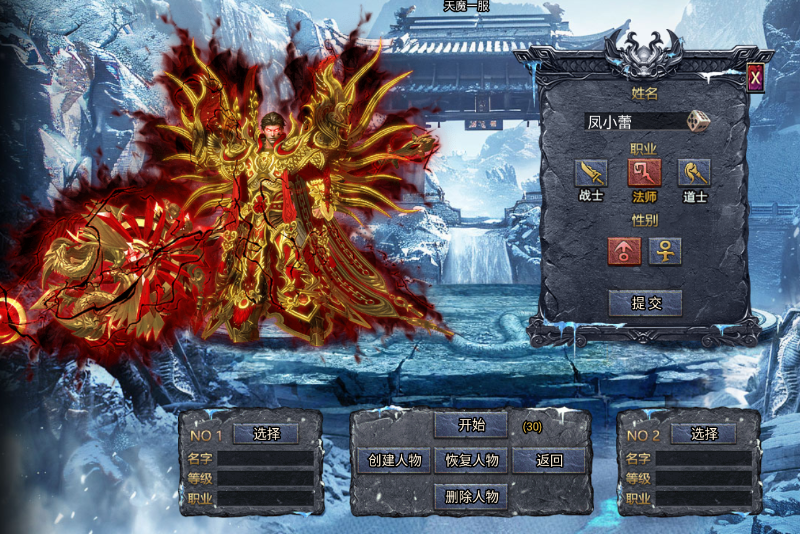Click 删除人物 delete character
The height and width of the screenshot is (534, 800).
point(471,496)
